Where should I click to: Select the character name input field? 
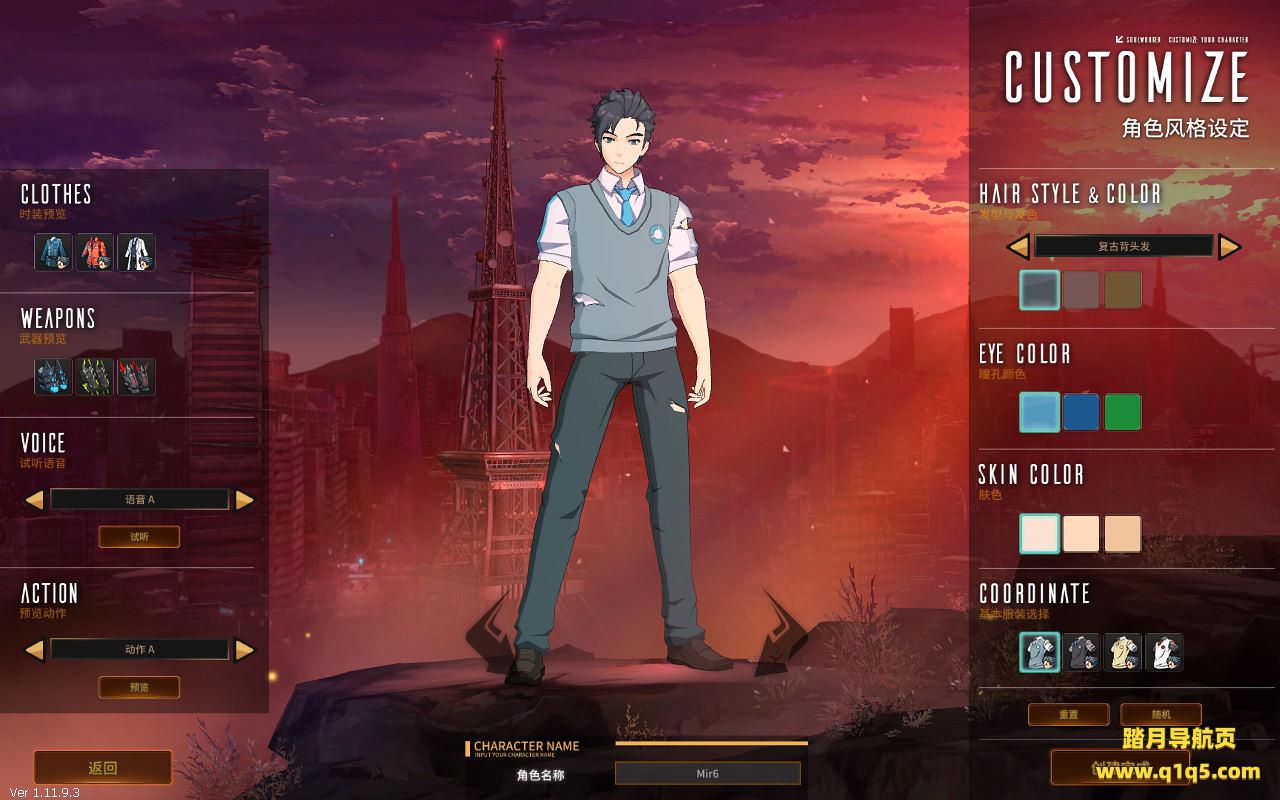(707, 773)
